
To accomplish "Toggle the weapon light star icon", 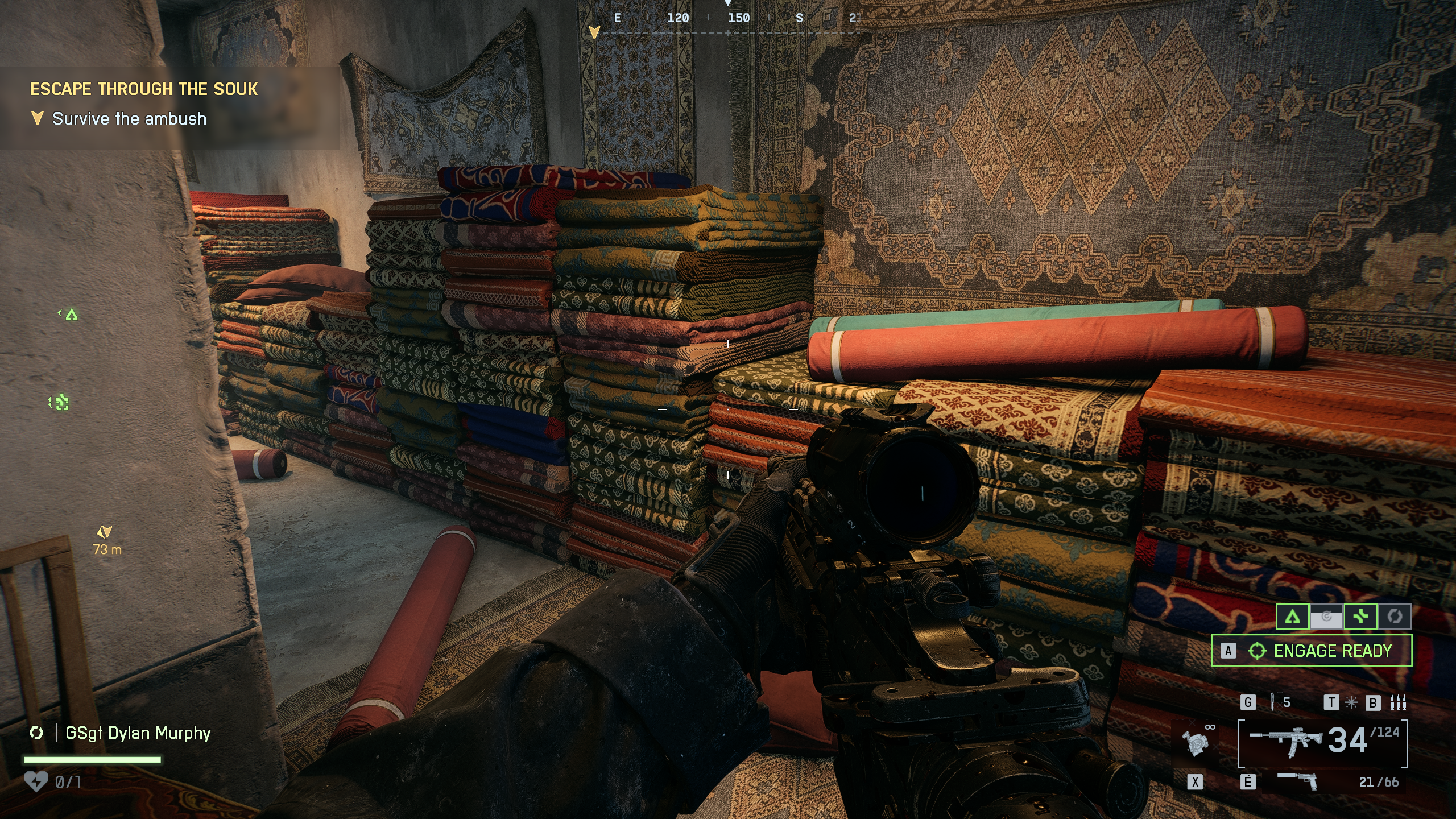I will point(1351,703).
